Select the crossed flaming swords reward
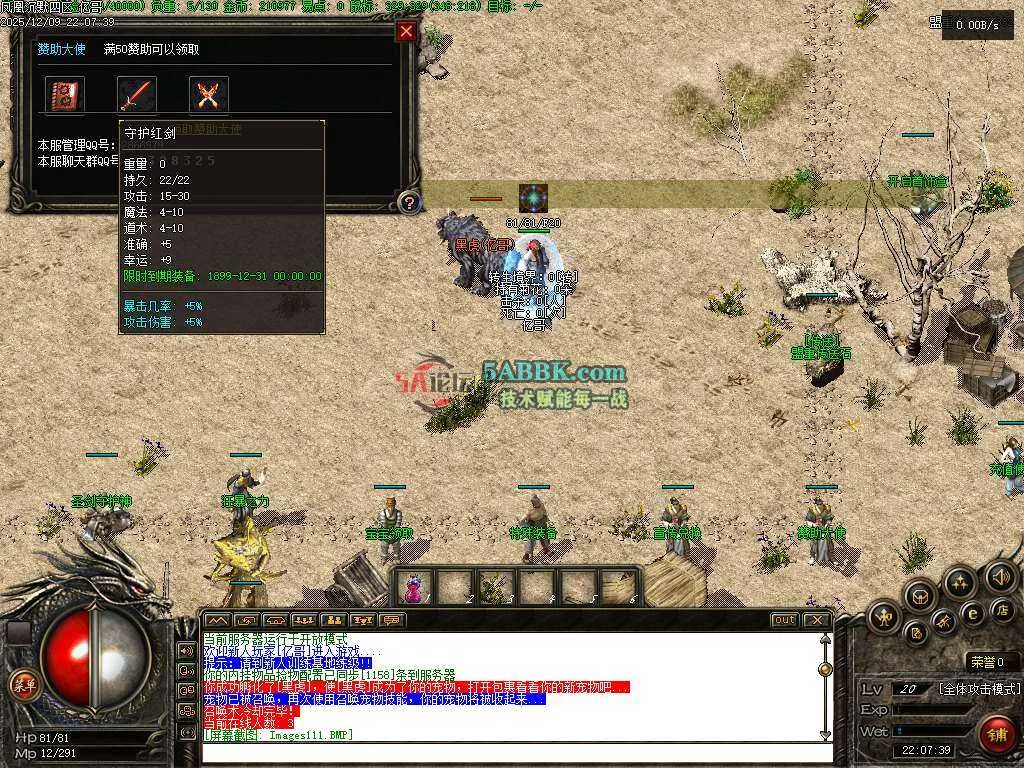This screenshot has height=768, width=1024. (209, 95)
